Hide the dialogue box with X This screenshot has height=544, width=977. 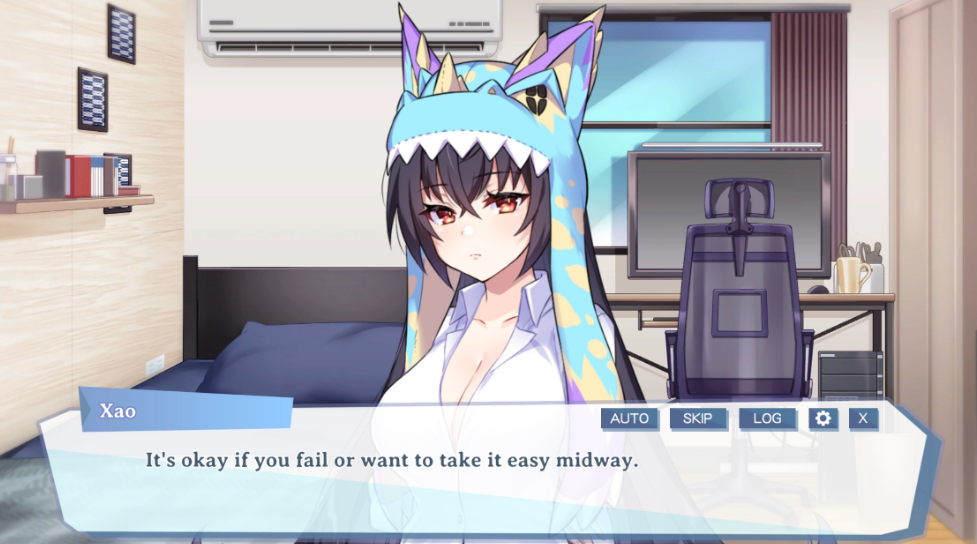click(863, 418)
